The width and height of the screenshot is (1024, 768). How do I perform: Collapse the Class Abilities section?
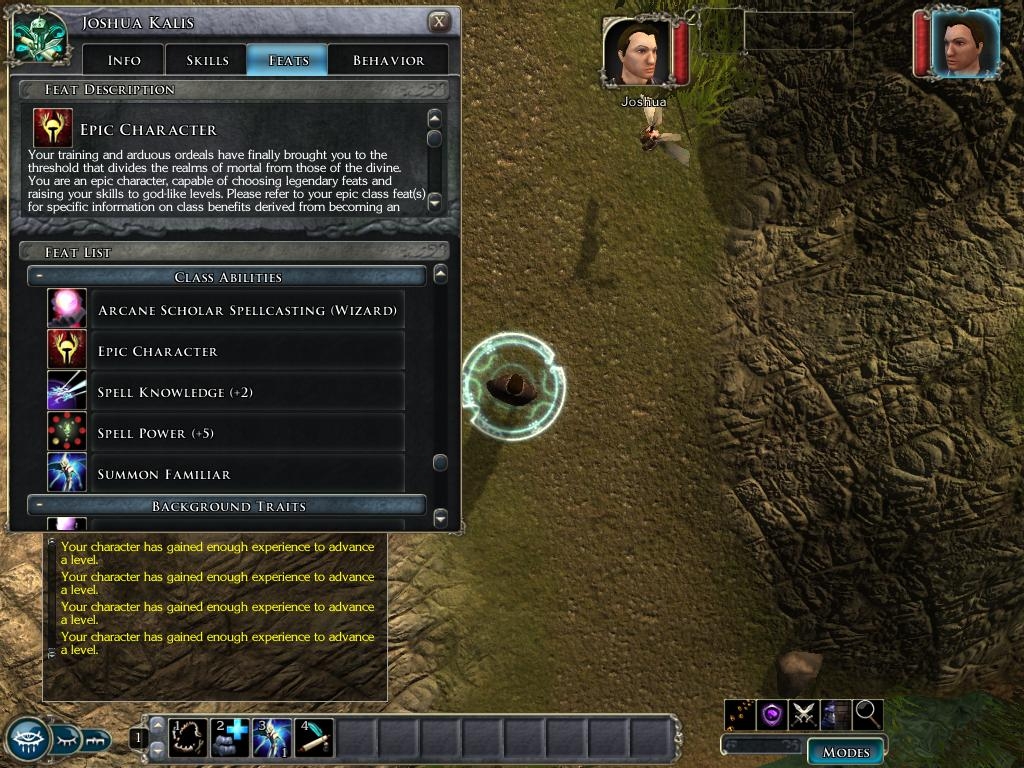(36, 277)
